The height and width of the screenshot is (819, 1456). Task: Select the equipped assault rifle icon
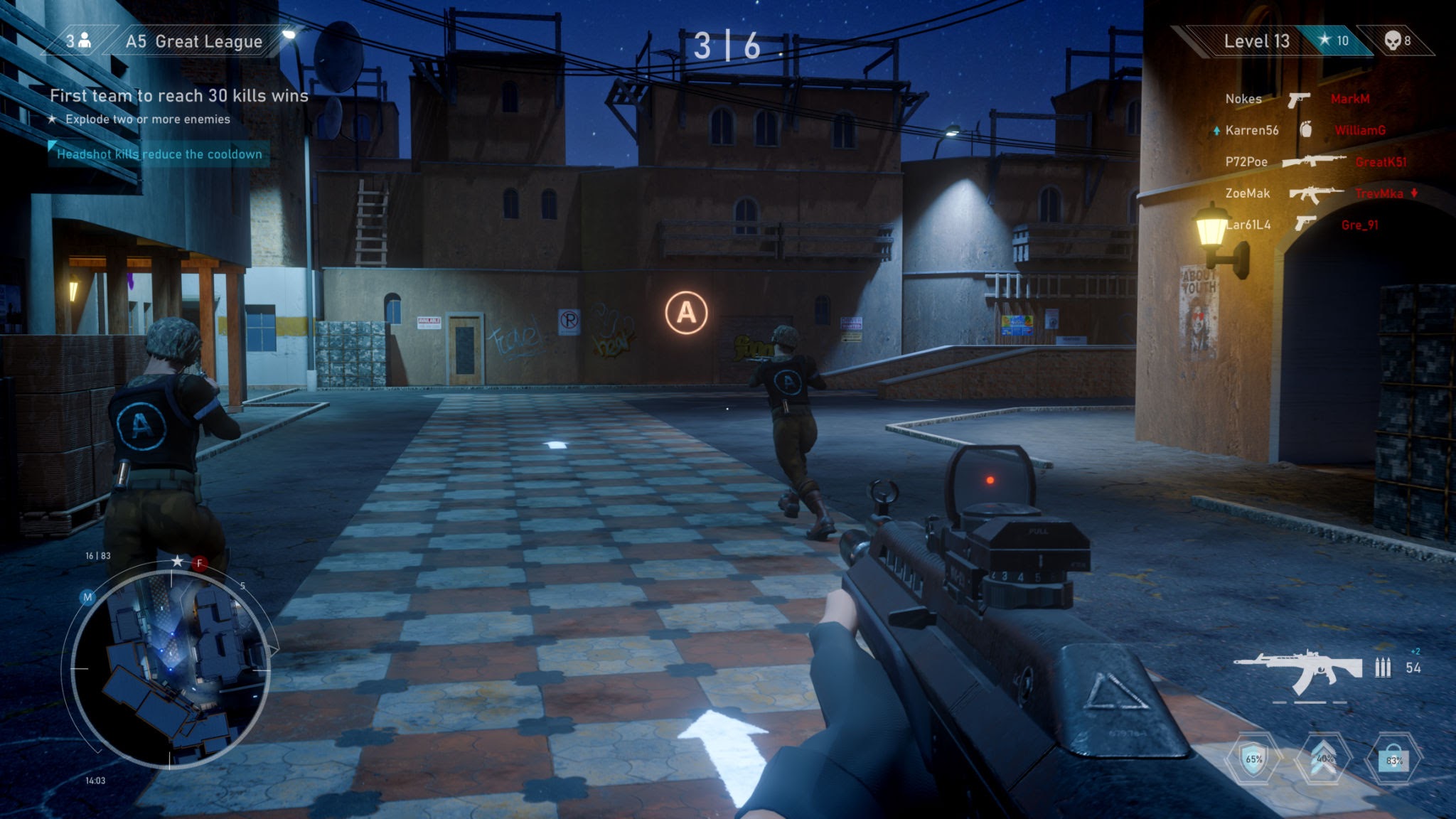pyautogui.click(x=1297, y=670)
